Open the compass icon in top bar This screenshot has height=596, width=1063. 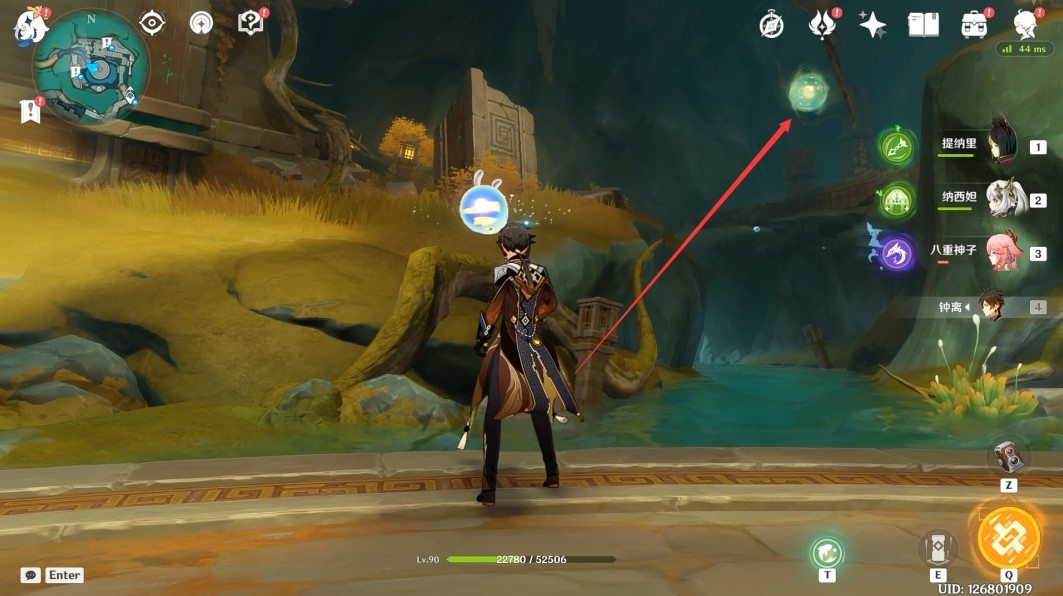(x=771, y=26)
